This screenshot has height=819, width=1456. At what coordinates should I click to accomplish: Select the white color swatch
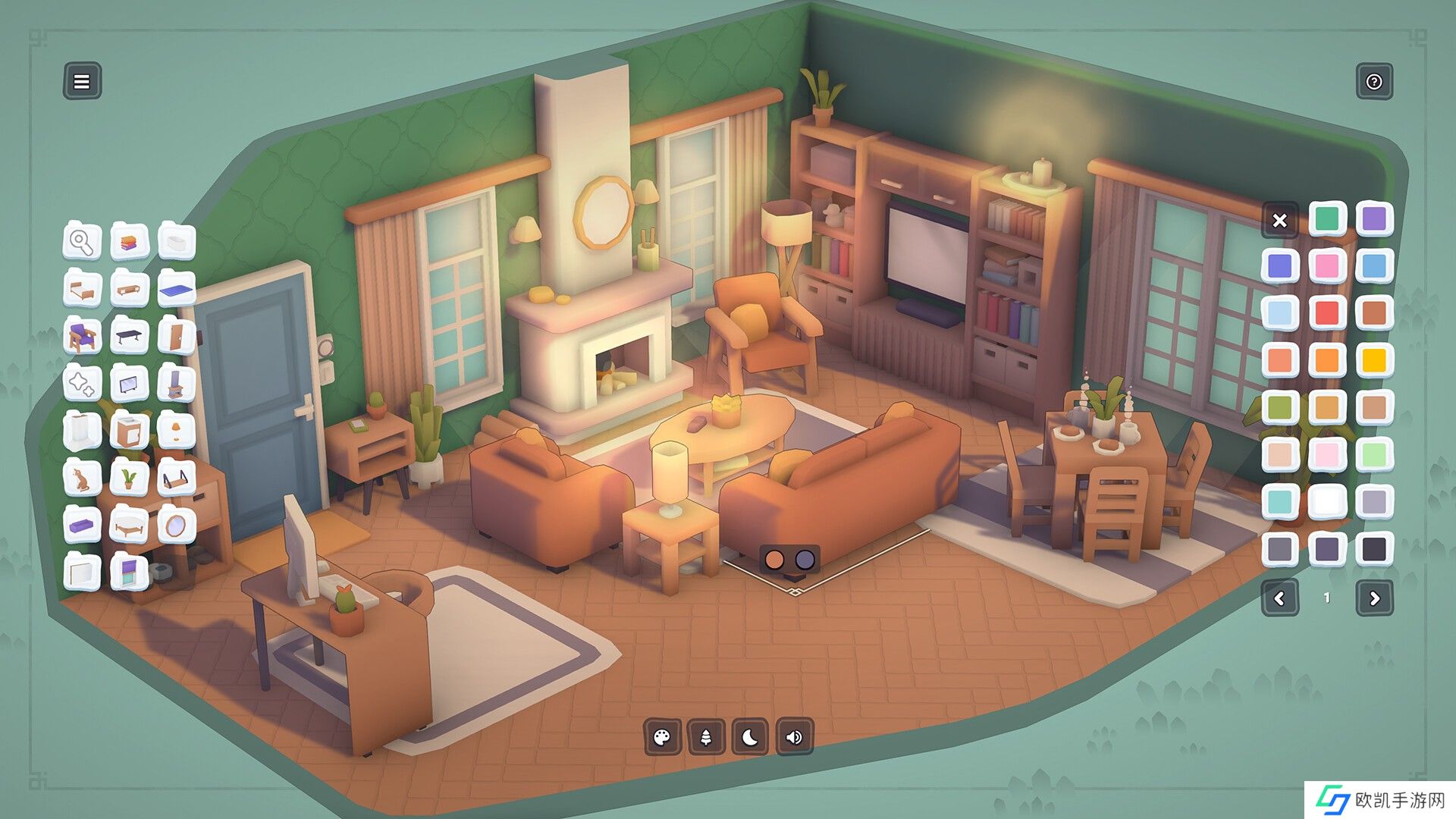pyautogui.click(x=1326, y=501)
